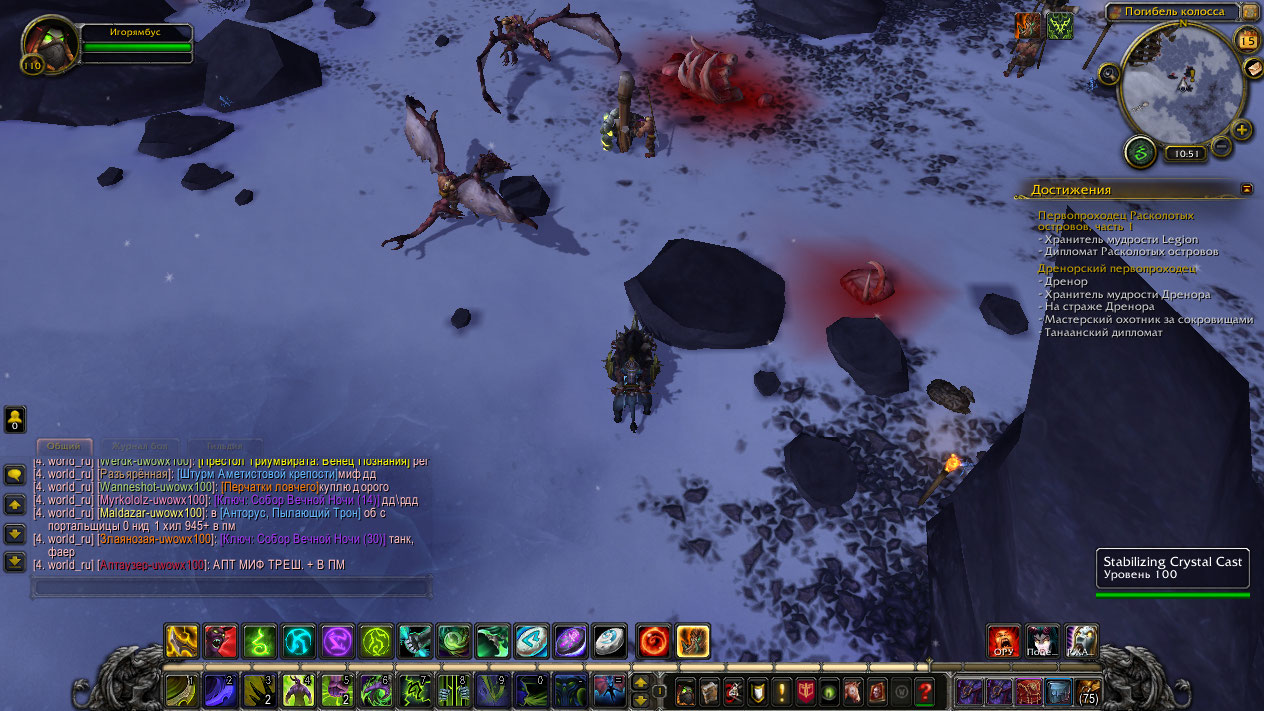The width and height of the screenshot is (1264, 711).
Task: Use the ability in hotbar slot 1
Action: pos(181,689)
